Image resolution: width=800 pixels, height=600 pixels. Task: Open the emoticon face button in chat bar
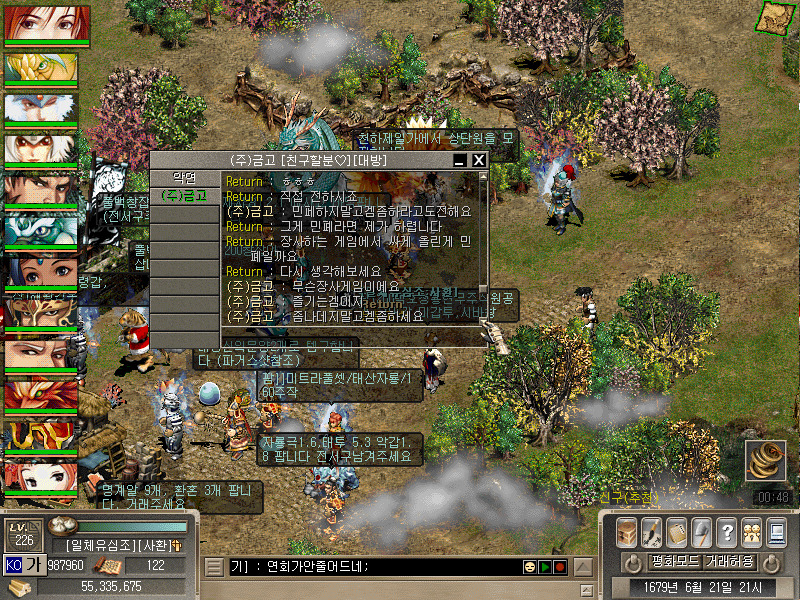pos(529,567)
